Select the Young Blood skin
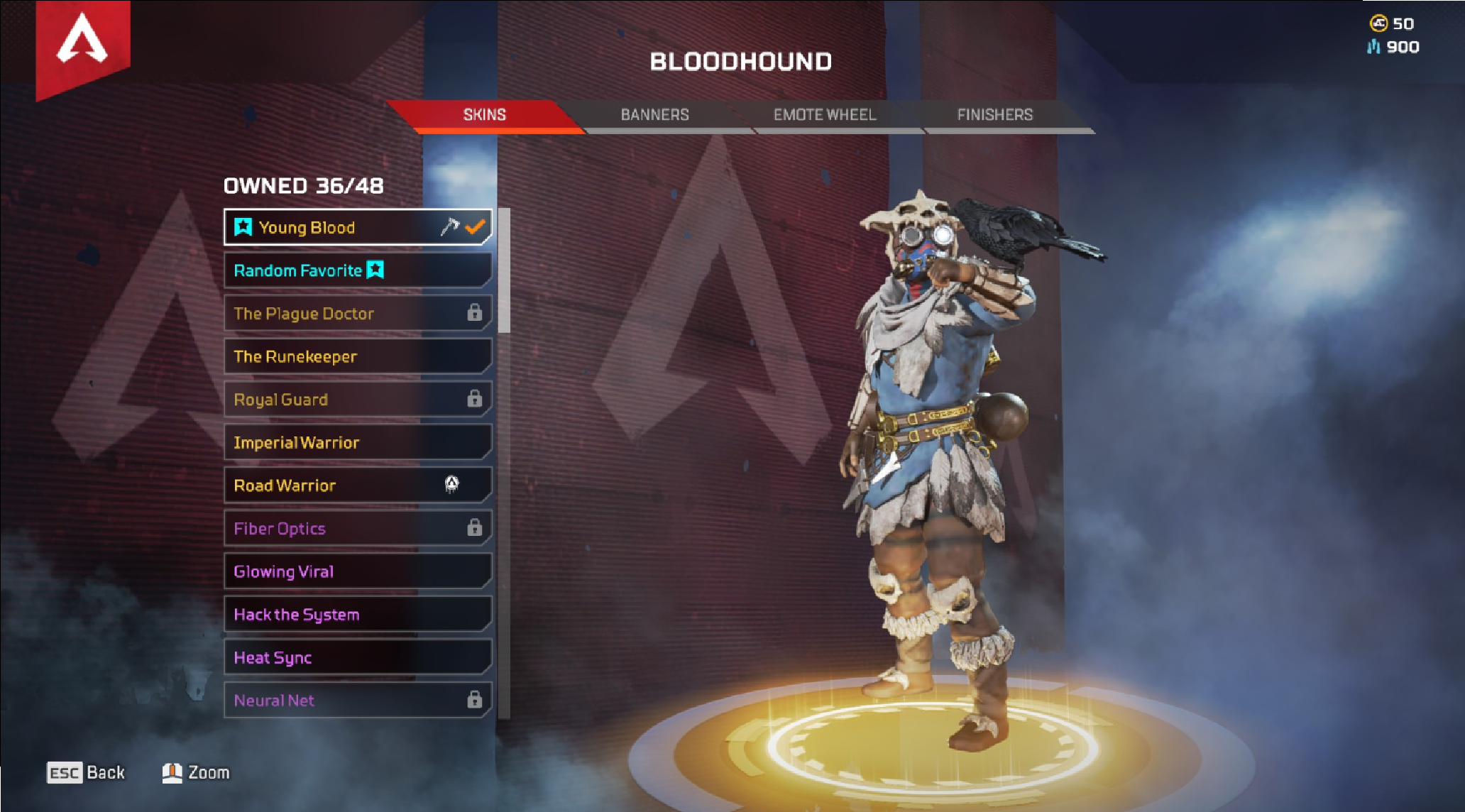Image resolution: width=1465 pixels, height=812 pixels. point(358,228)
